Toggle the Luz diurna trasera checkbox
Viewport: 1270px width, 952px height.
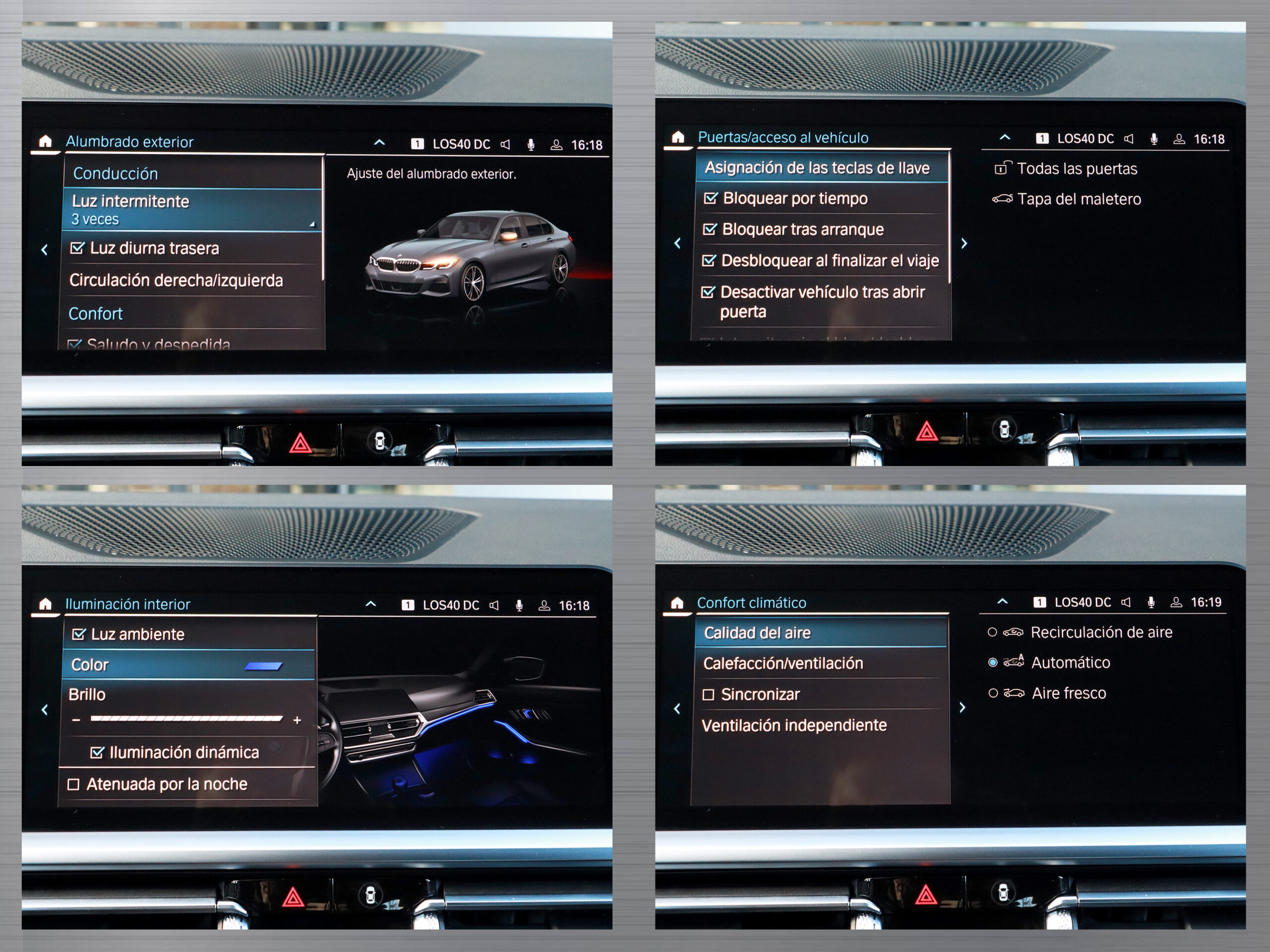(77, 248)
